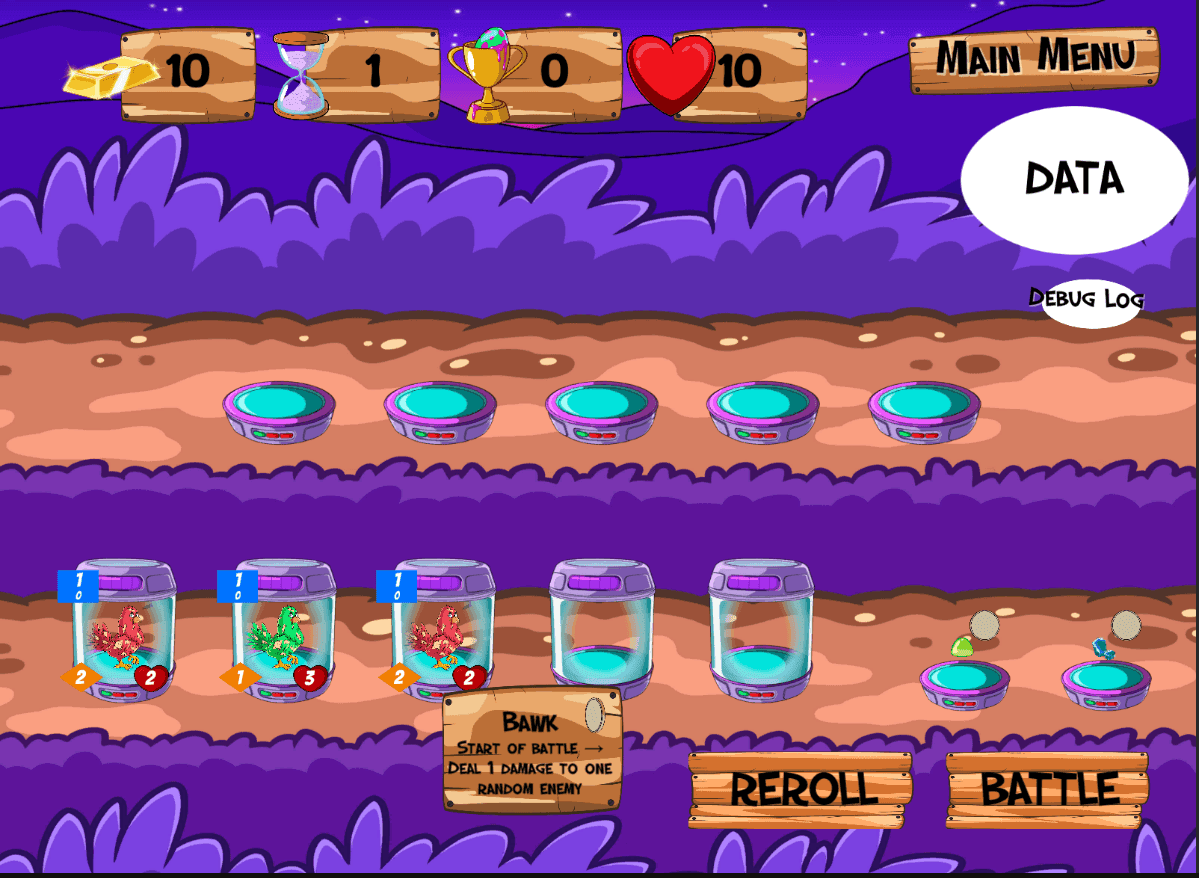Click the white DATA button
The image size is (1199, 878).
1074,179
